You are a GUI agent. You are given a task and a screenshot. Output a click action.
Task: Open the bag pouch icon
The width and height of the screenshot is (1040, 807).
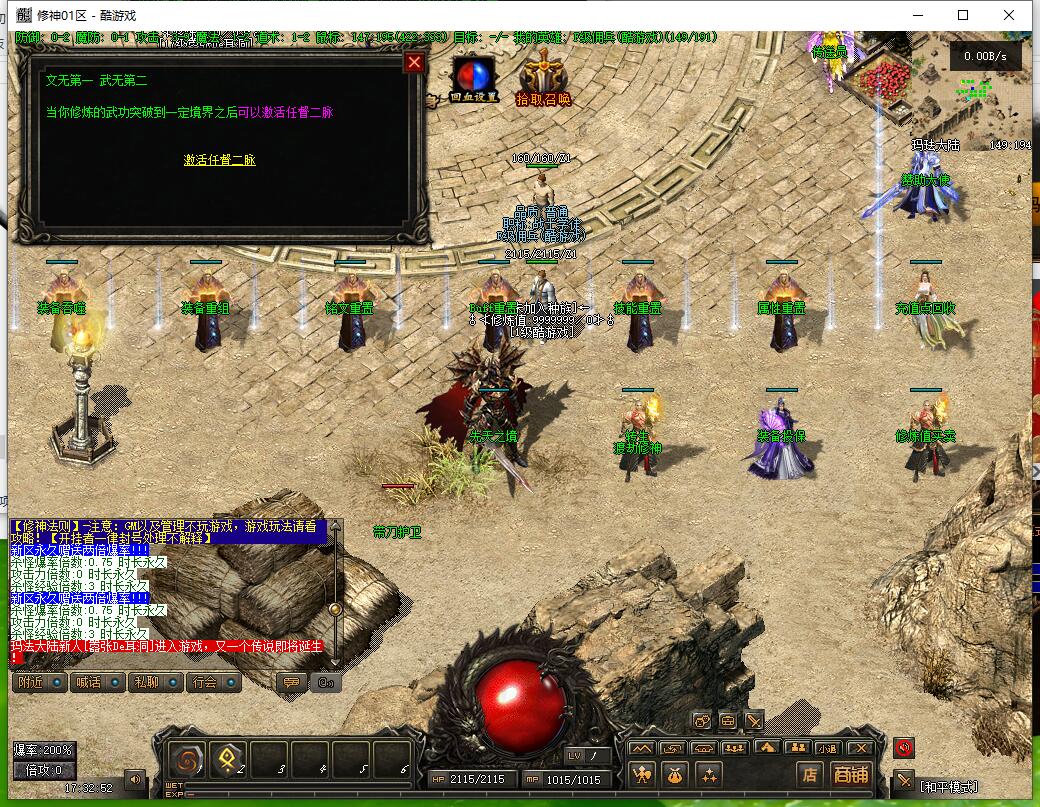(x=675, y=774)
